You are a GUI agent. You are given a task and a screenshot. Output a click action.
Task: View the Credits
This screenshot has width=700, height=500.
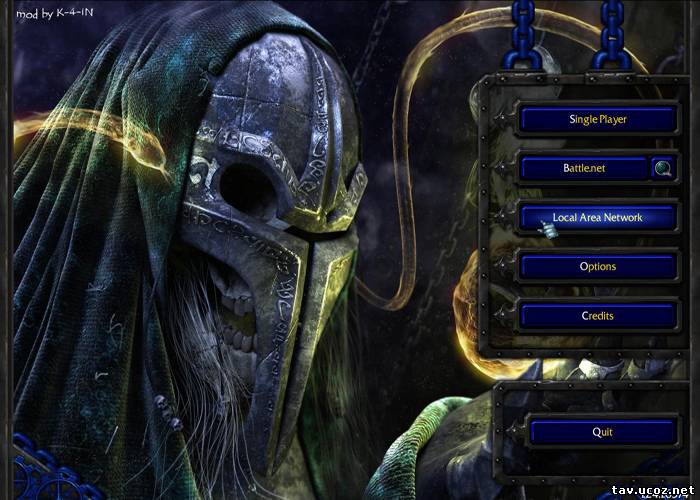tap(597, 316)
